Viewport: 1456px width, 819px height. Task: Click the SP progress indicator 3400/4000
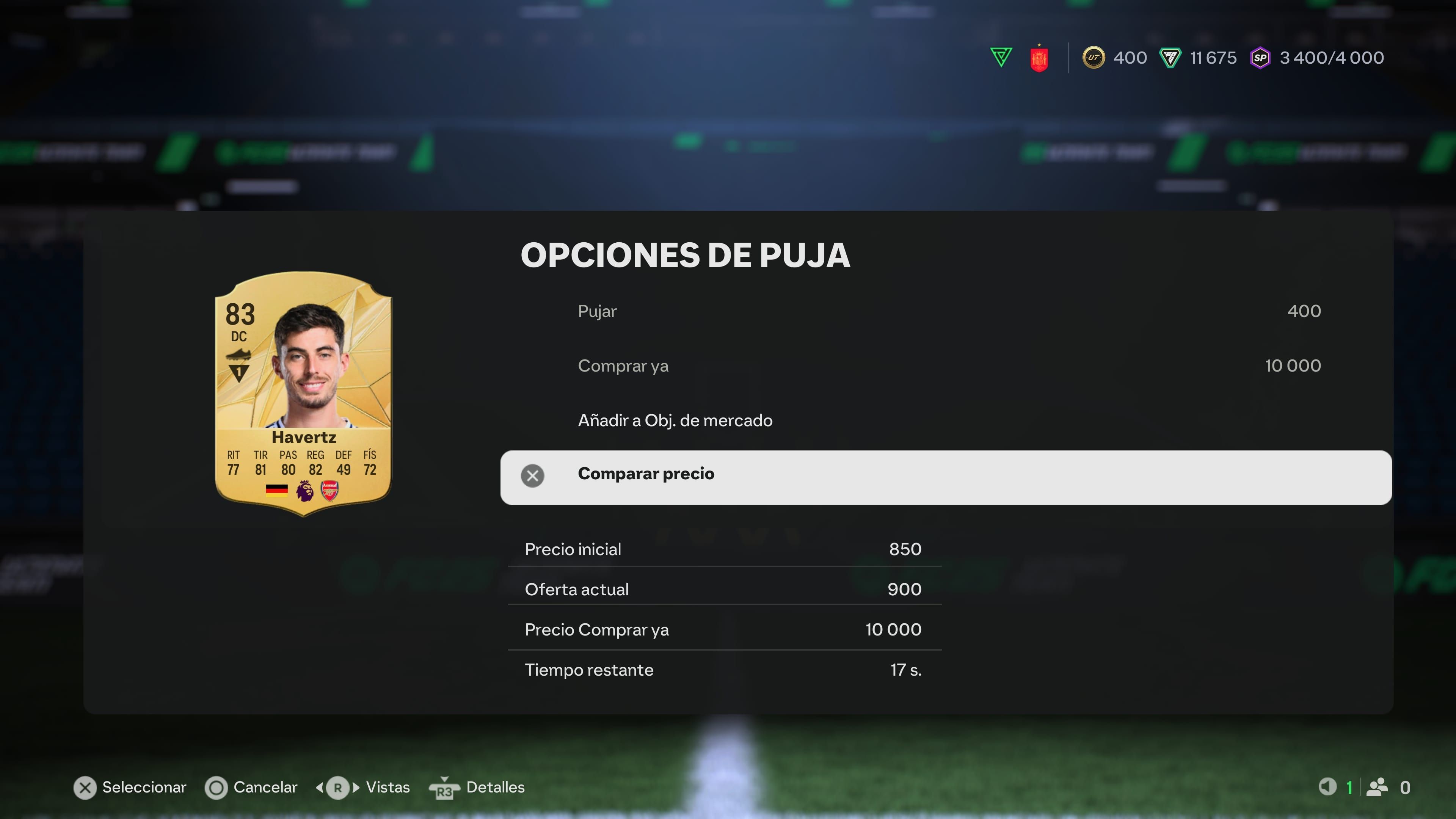pyautogui.click(x=1332, y=58)
